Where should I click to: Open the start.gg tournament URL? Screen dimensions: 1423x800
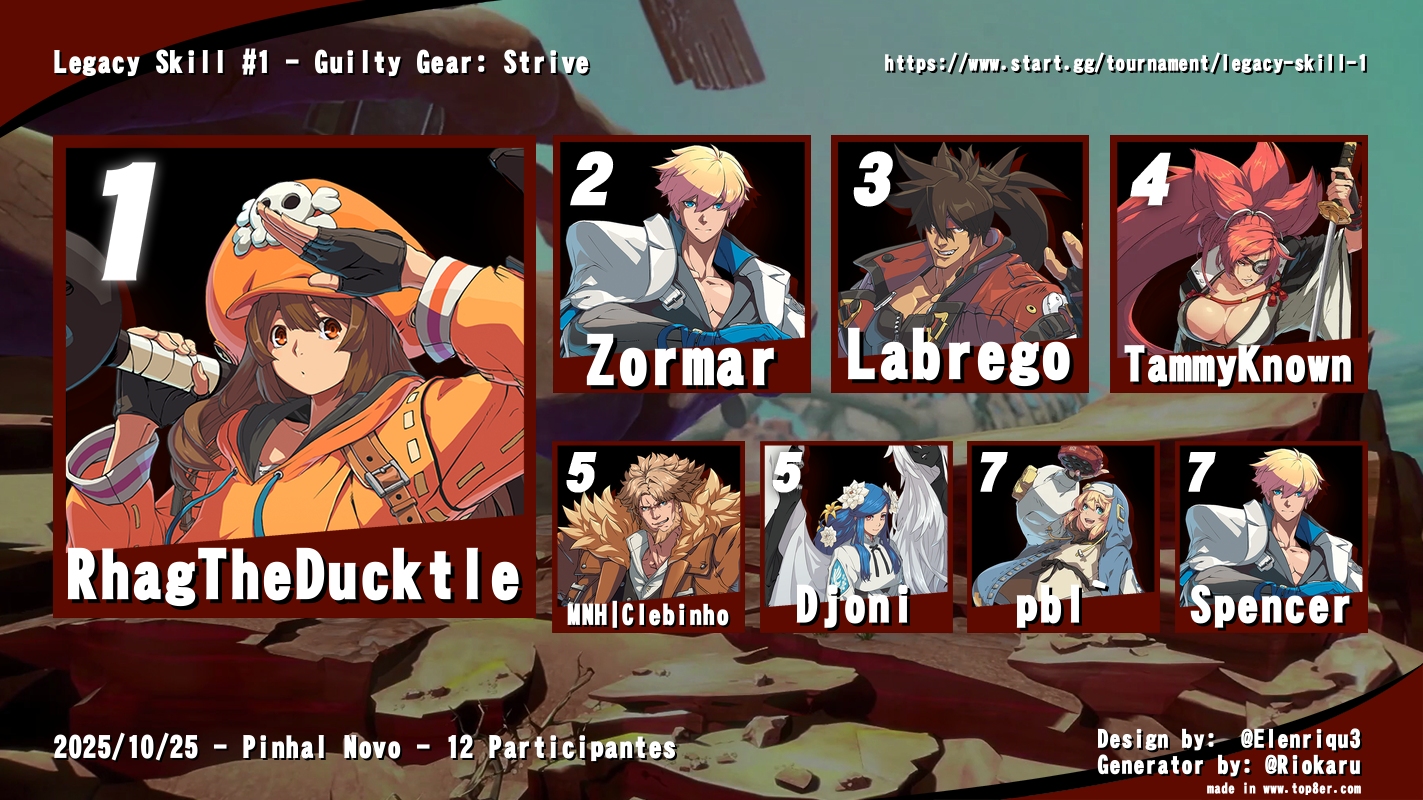click(1125, 64)
